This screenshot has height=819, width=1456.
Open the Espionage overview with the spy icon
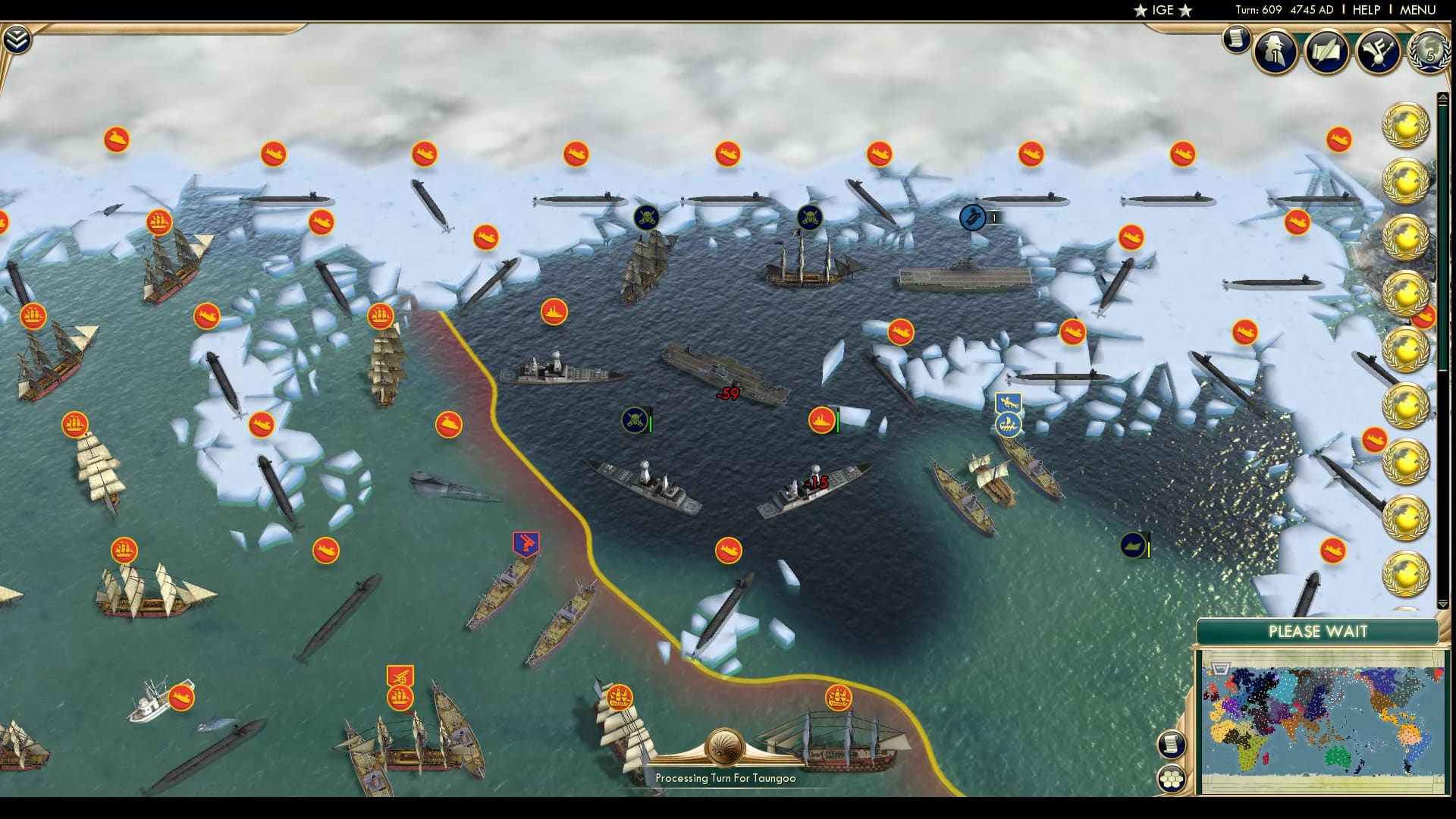point(1275,52)
